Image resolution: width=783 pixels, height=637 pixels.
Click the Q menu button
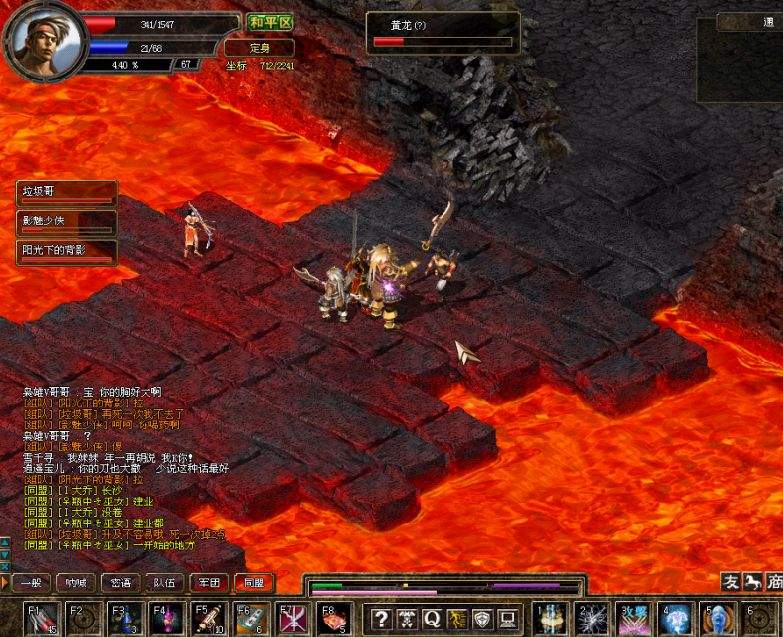point(432,618)
